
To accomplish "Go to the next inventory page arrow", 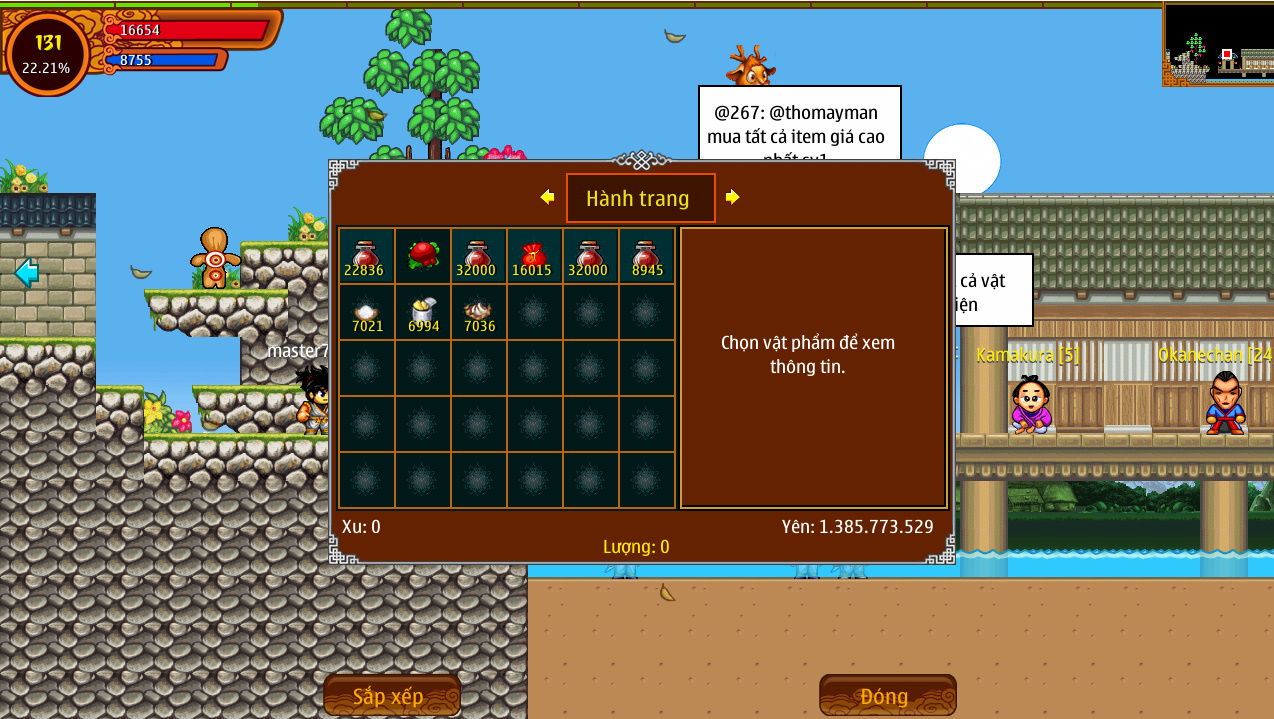I will [733, 197].
